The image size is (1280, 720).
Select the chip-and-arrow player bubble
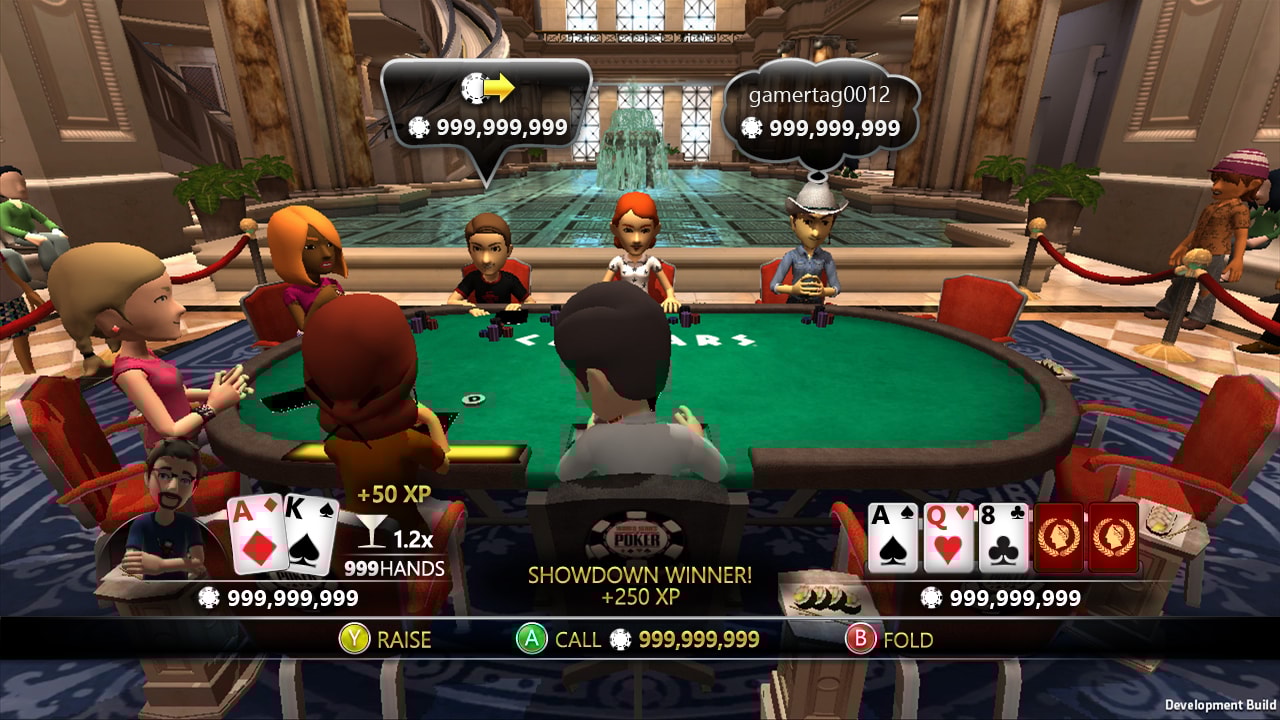[487, 110]
